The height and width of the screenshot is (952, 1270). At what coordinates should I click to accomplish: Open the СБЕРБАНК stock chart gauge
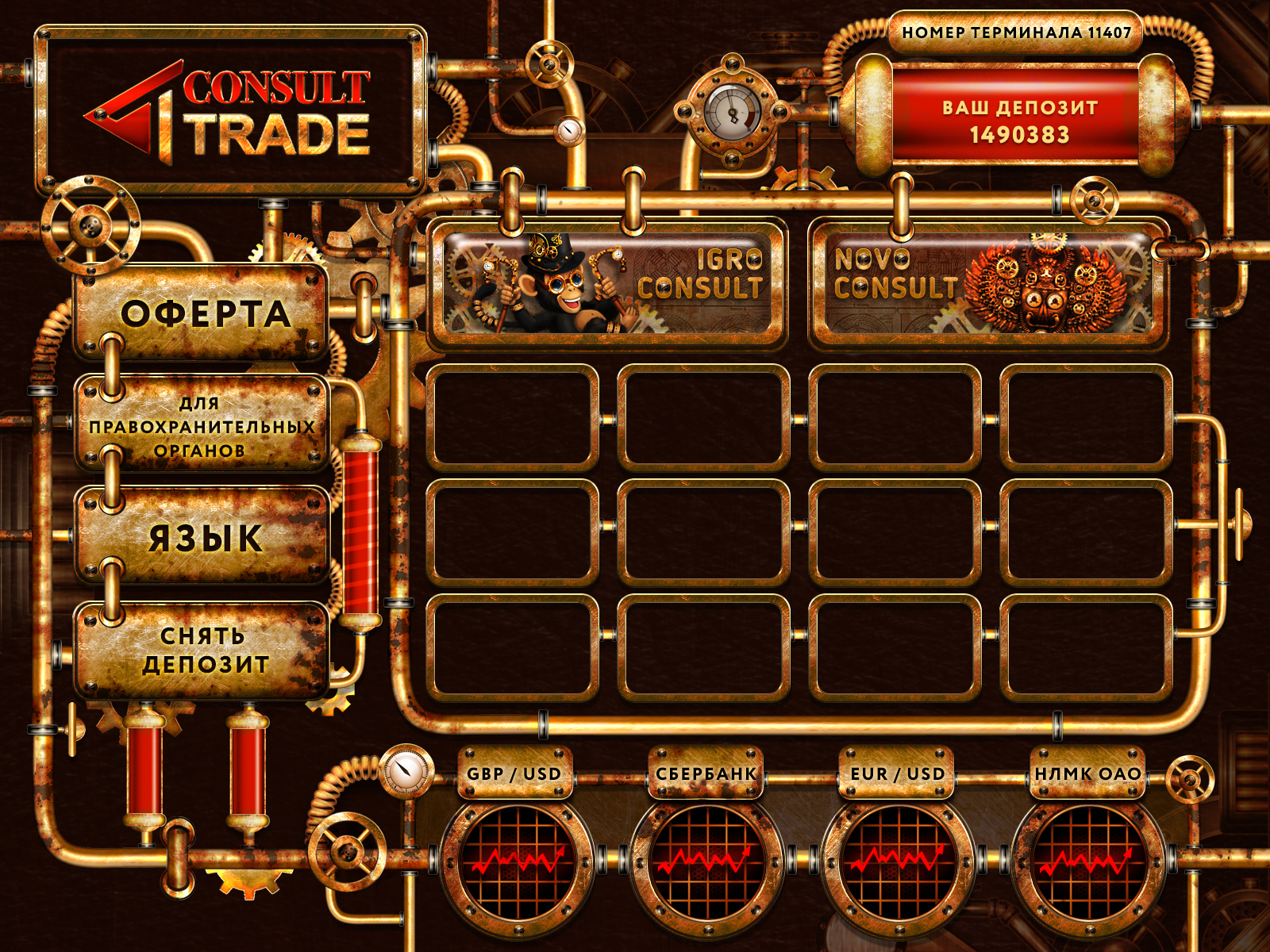pos(706,861)
